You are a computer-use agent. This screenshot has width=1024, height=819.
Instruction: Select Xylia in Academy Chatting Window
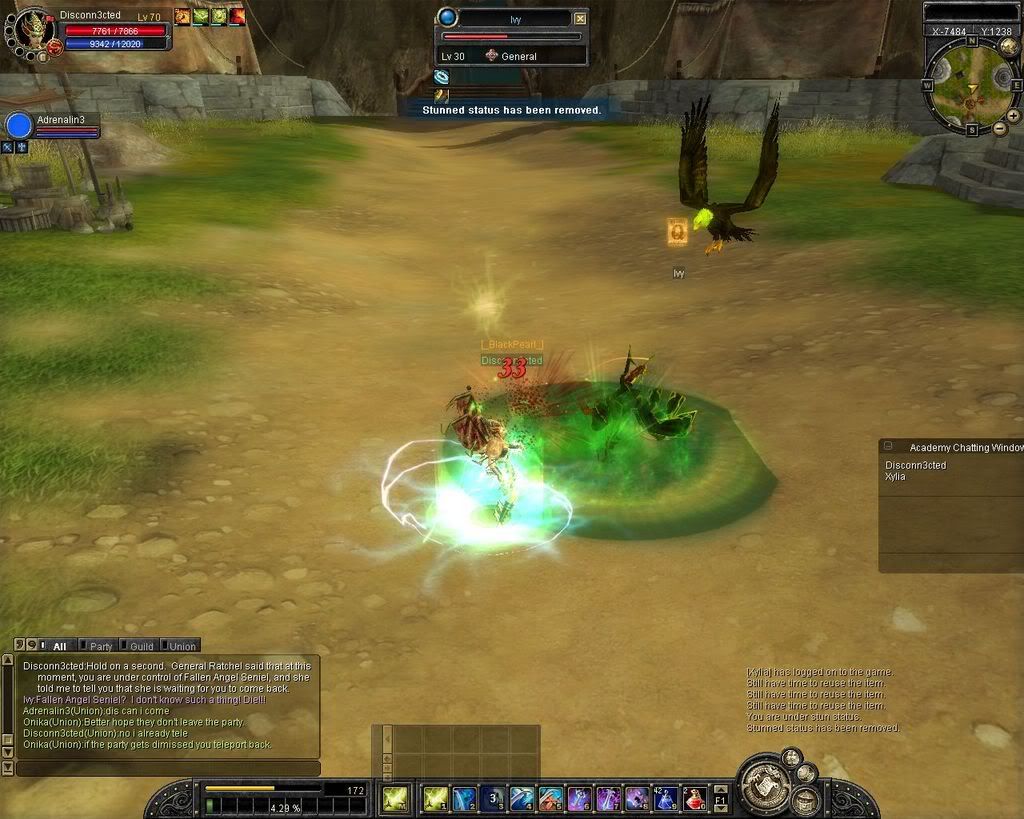[x=896, y=477]
